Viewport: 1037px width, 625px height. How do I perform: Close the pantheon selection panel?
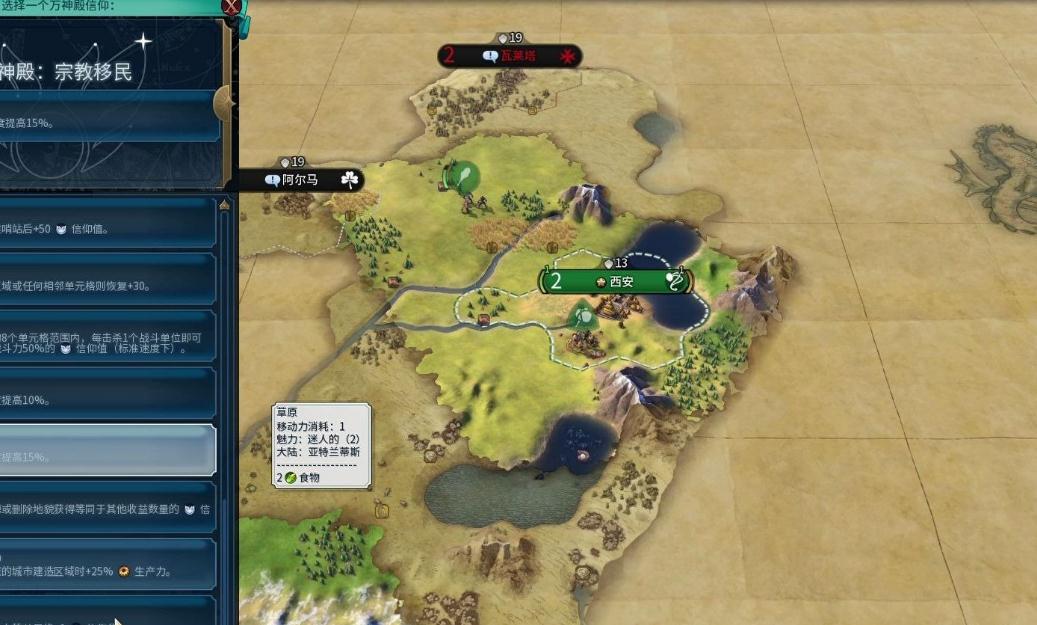pos(232,8)
